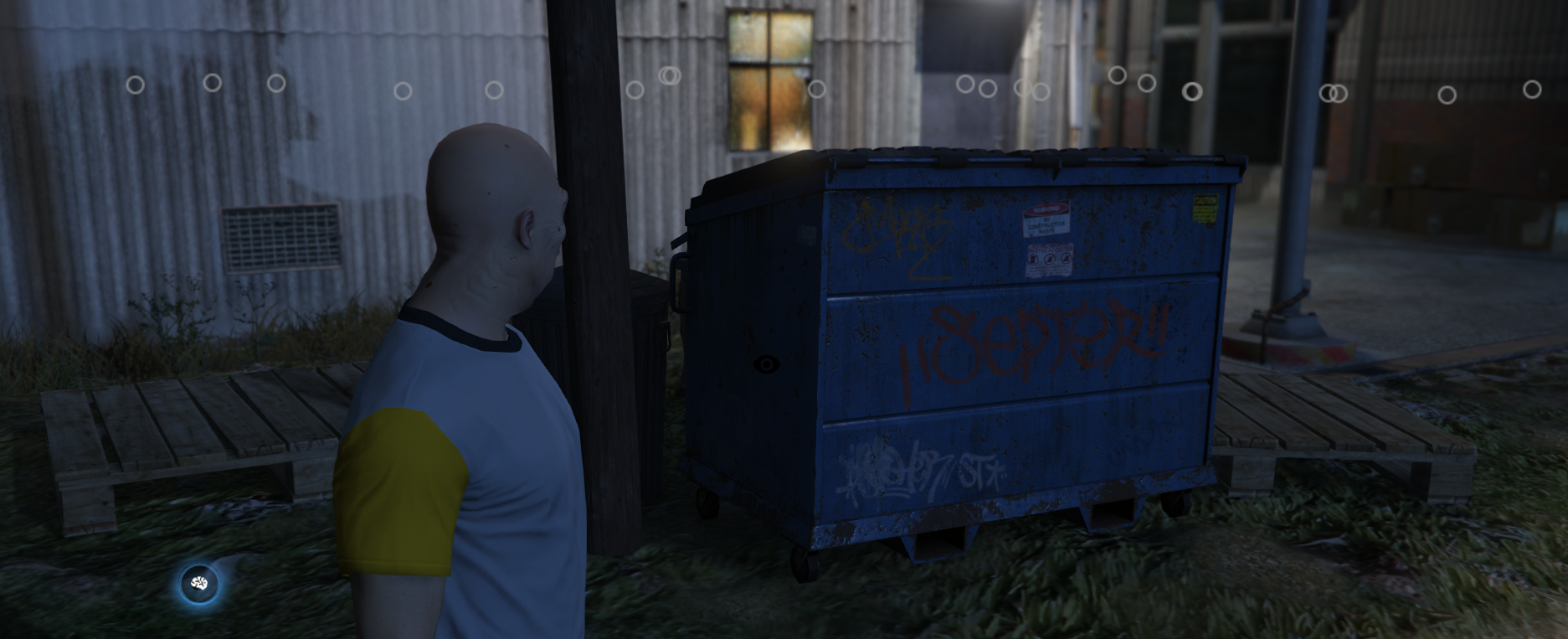Click the pair of rings near the brick wall
This screenshot has width=1568, height=639.
click(1332, 94)
